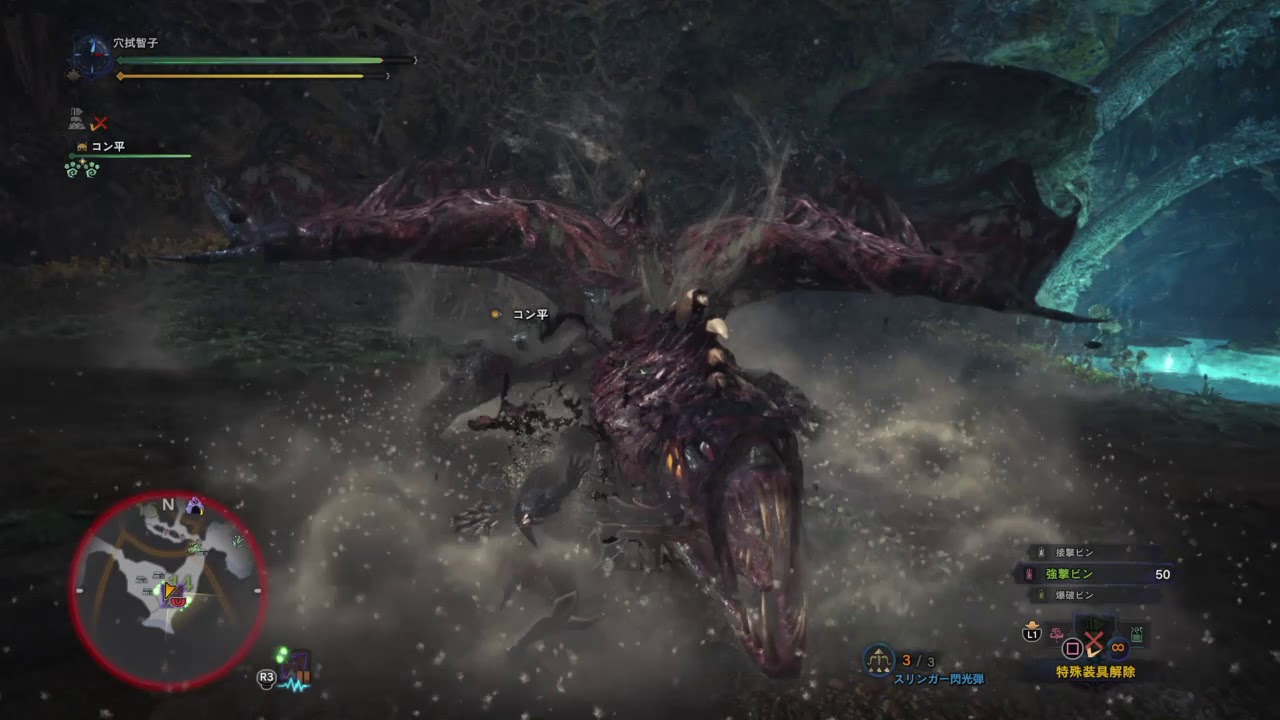
Task: Expand the stamina bar chevron
Action: [387, 76]
